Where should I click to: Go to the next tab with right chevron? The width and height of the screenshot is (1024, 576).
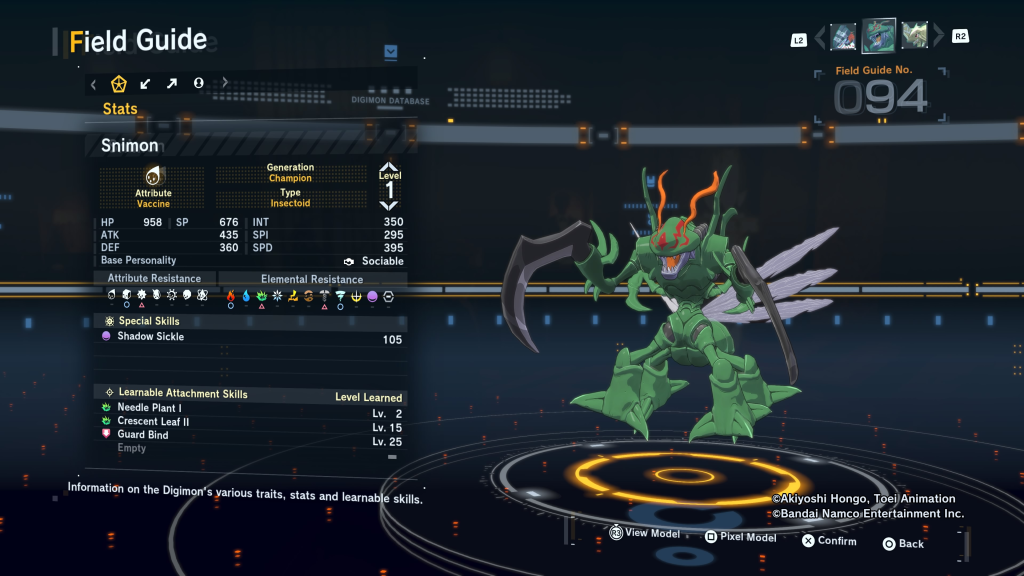pos(225,83)
